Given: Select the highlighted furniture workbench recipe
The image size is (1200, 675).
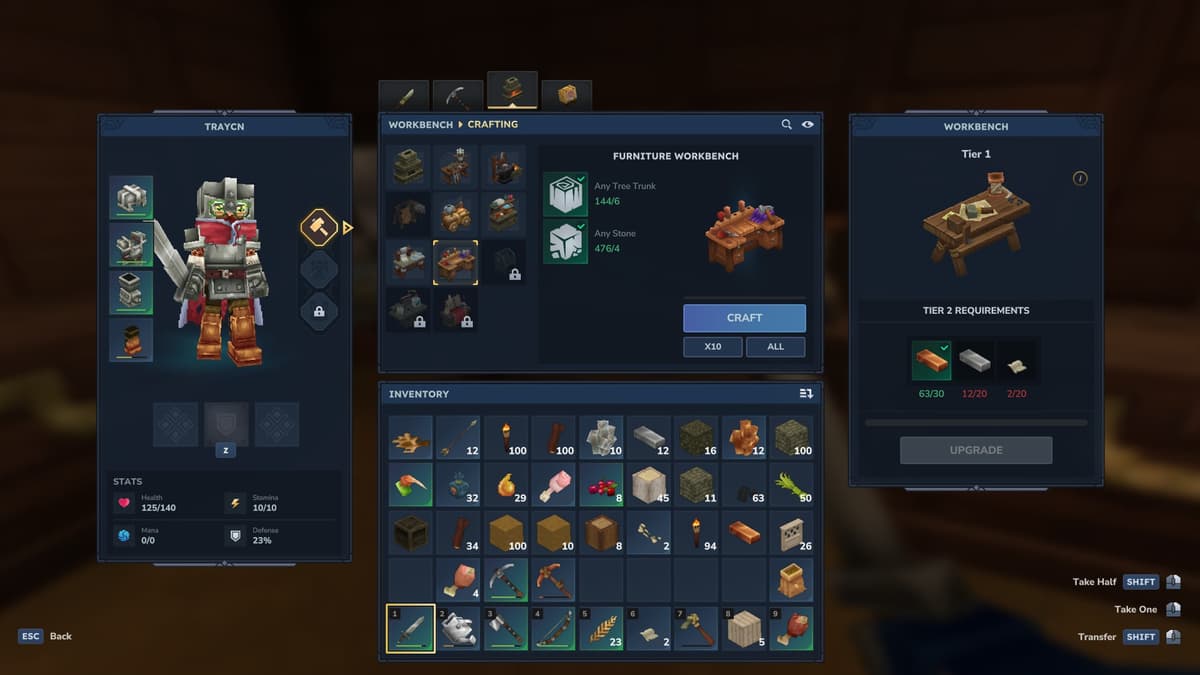Looking at the screenshot, I should (x=456, y=262).
